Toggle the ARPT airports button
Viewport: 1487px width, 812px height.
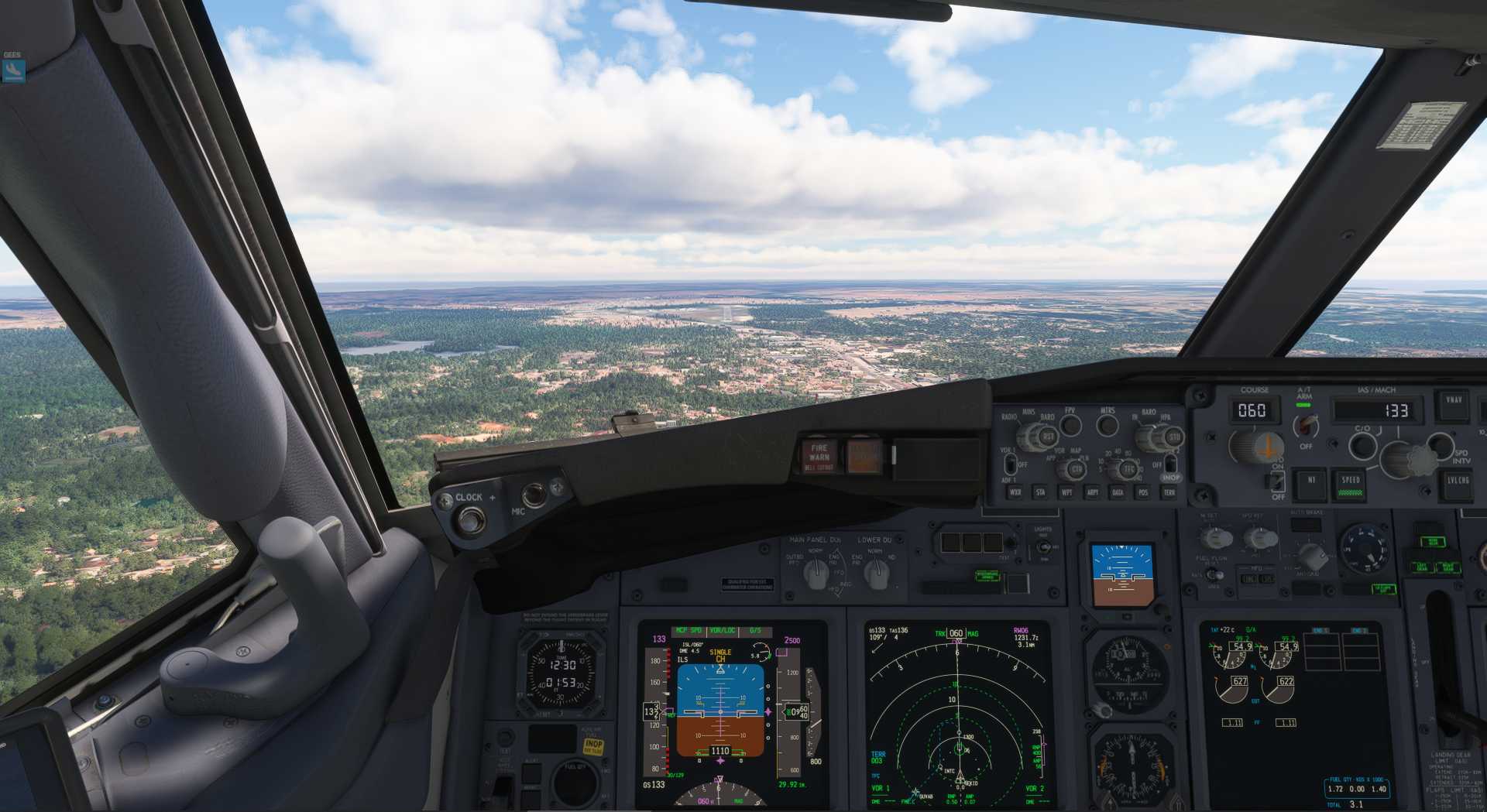point(1092,492)
